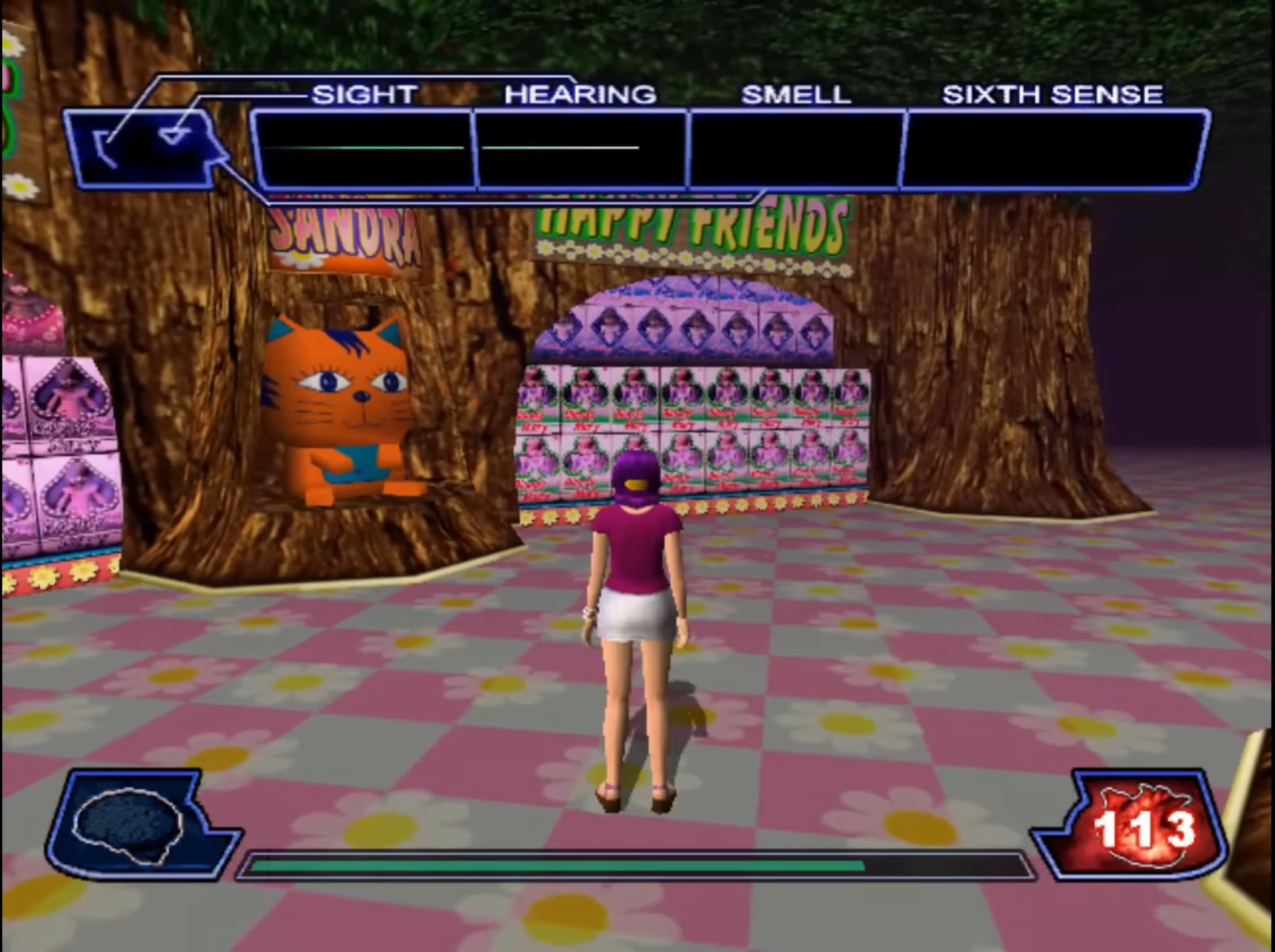Click the awareness indicator icon beside Sight
Screen dimensions: 1275x952
pos(145,145)
